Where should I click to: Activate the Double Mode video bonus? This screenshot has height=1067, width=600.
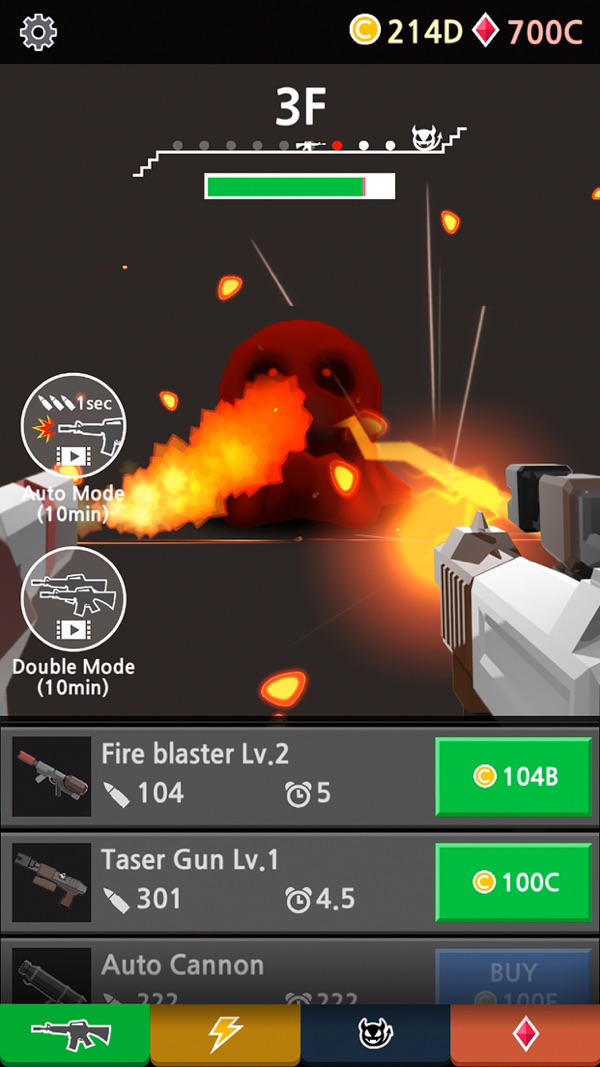click(x=73, y=600)
